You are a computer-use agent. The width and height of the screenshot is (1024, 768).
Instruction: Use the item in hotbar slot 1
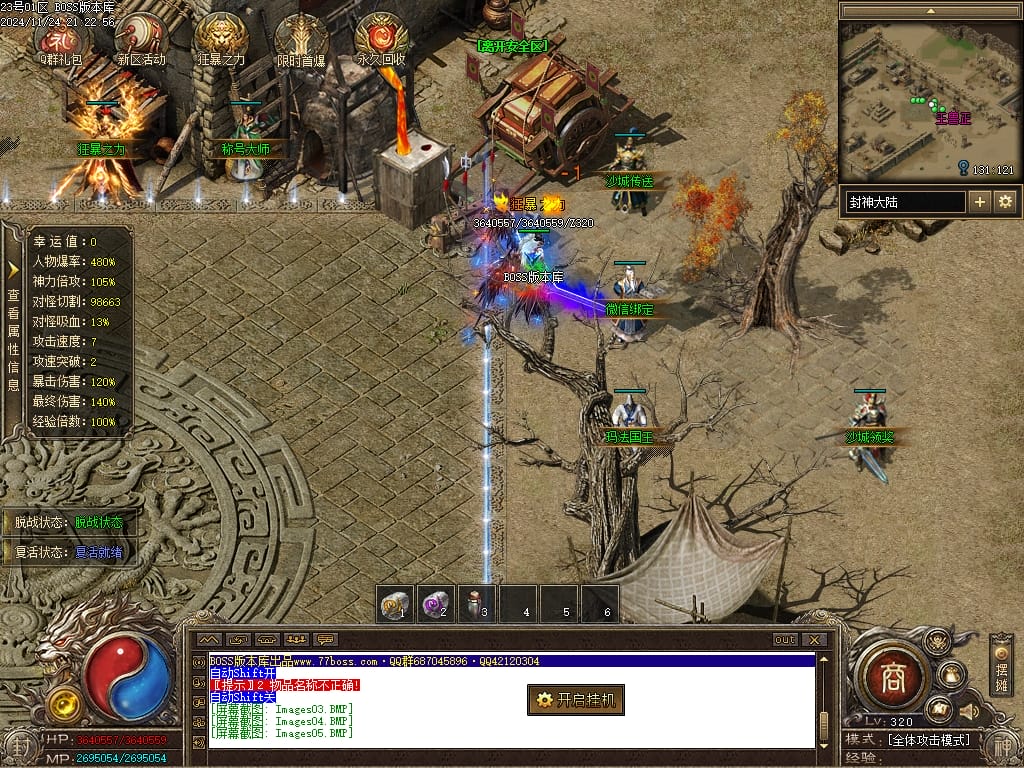click(396, 604)
